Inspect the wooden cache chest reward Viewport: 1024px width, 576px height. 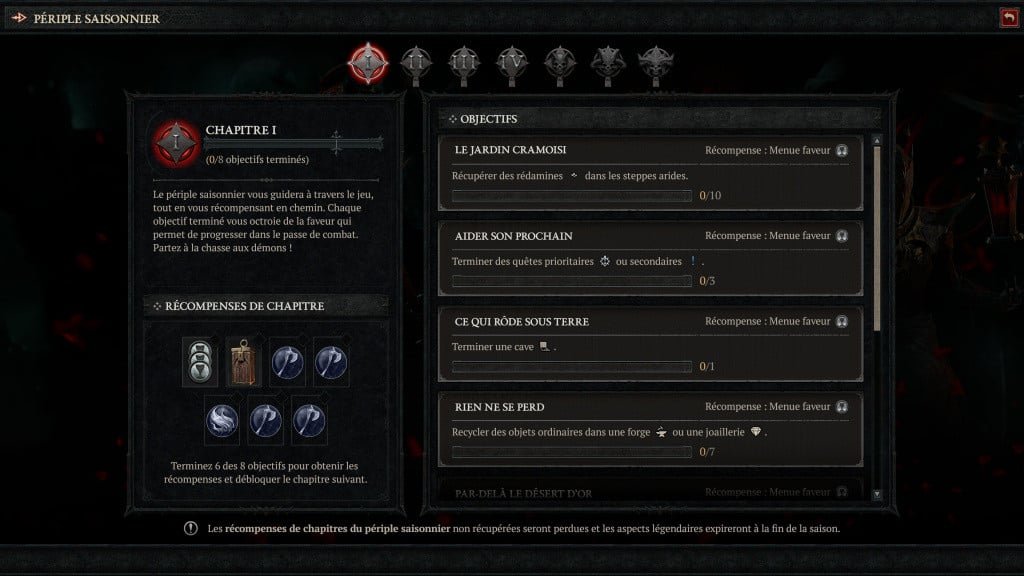click(242, 362)
